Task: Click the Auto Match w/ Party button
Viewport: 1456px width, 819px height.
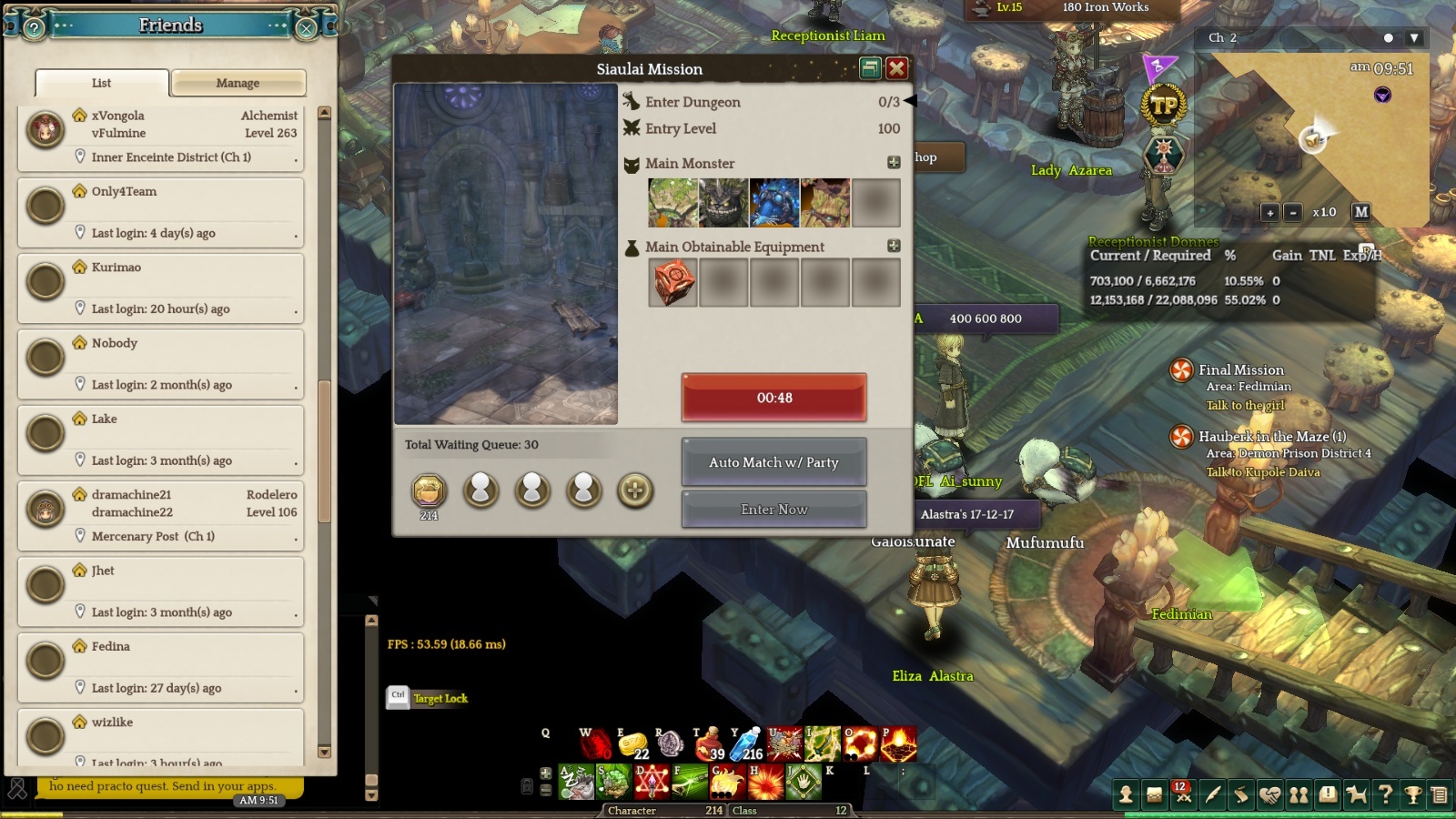Action: [773, 462]
